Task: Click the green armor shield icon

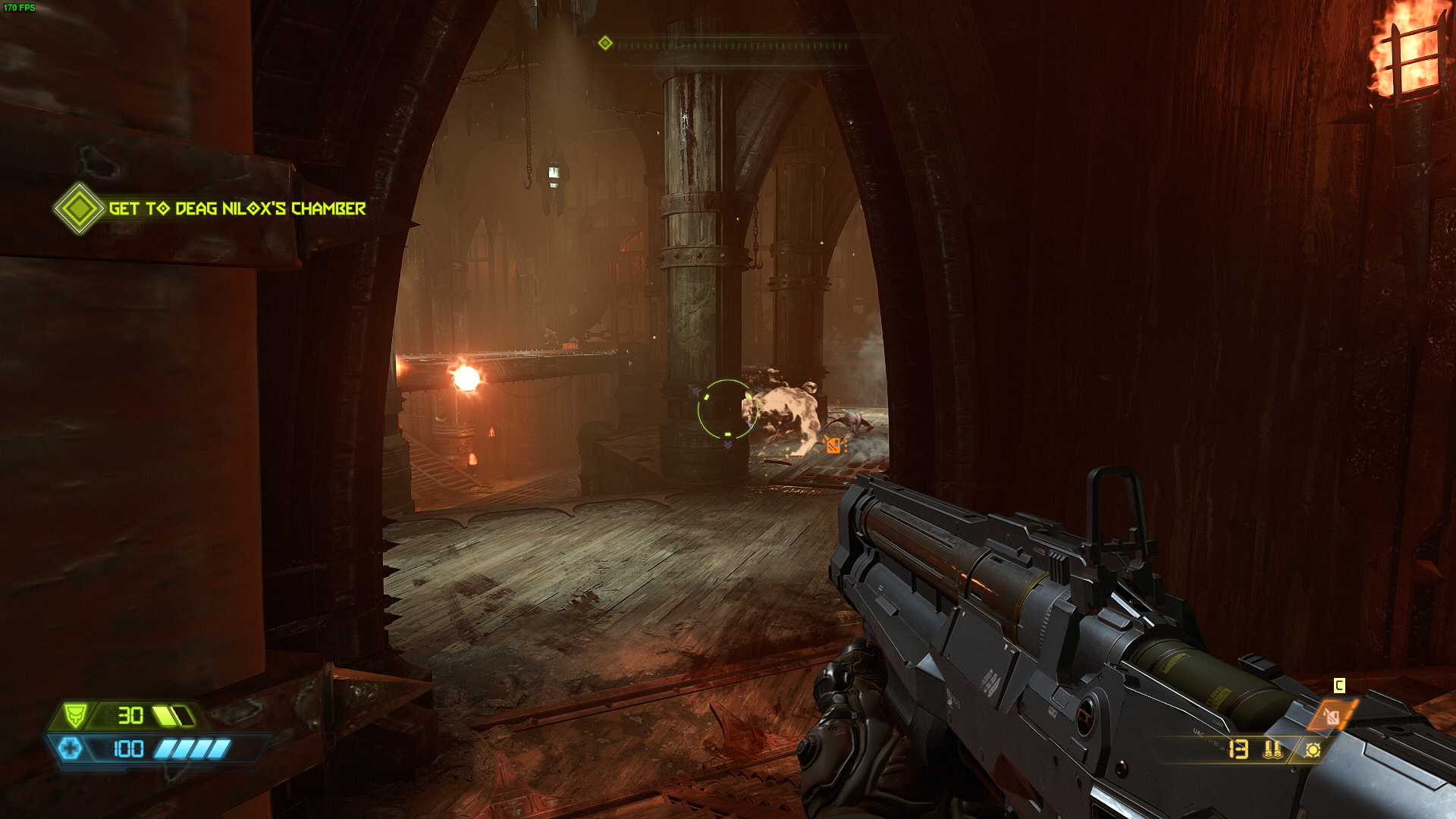Action: point(74,715)
